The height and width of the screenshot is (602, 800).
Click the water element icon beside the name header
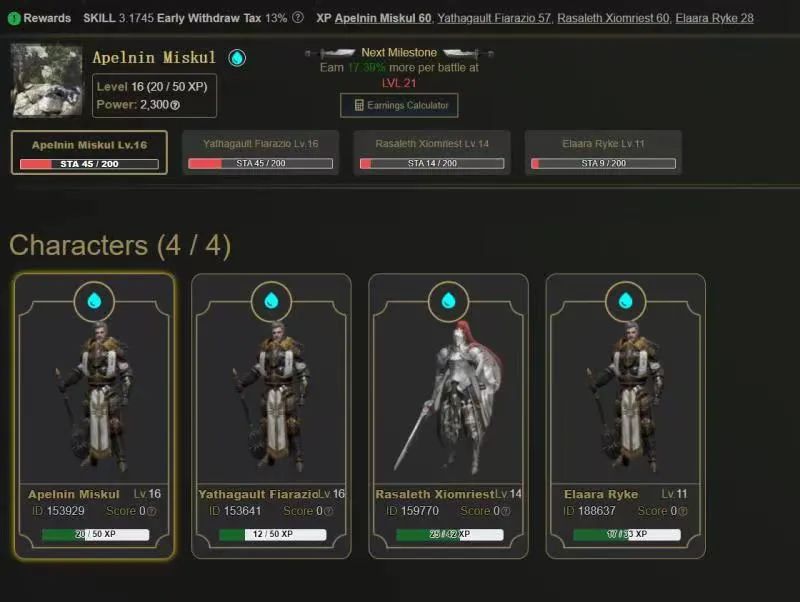[237, 58]
